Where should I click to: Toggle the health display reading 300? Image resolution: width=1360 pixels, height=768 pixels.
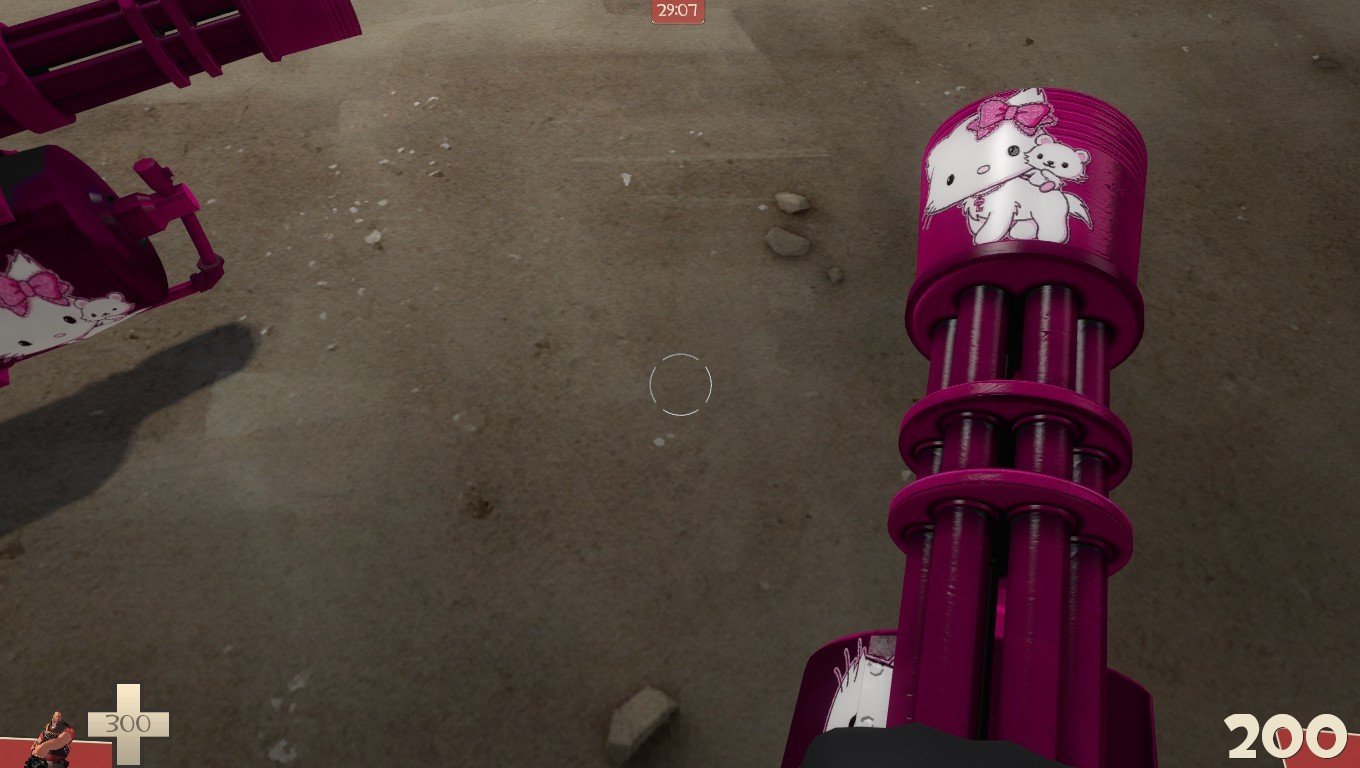click(x=130, y=723)
